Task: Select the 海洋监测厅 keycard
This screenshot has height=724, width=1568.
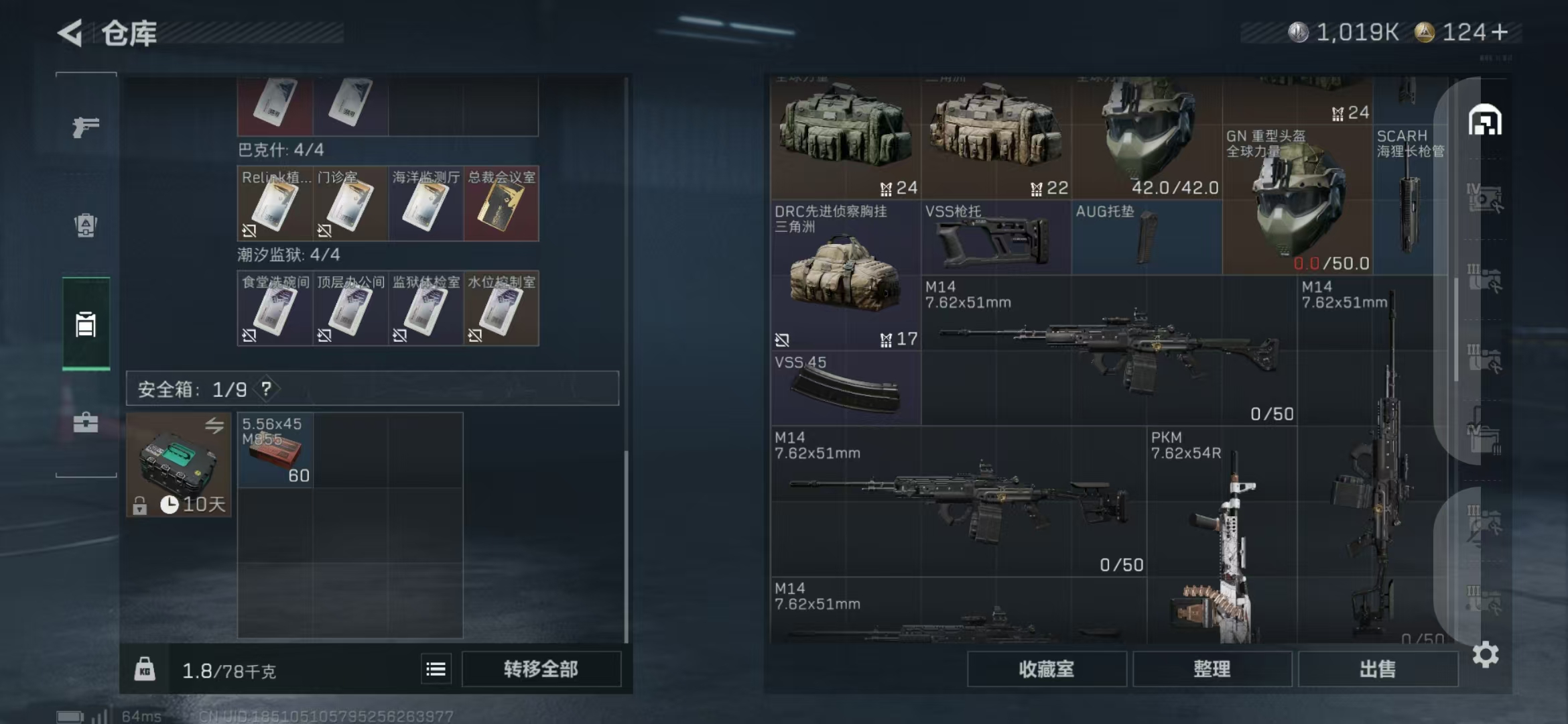Action: point(426,204)
